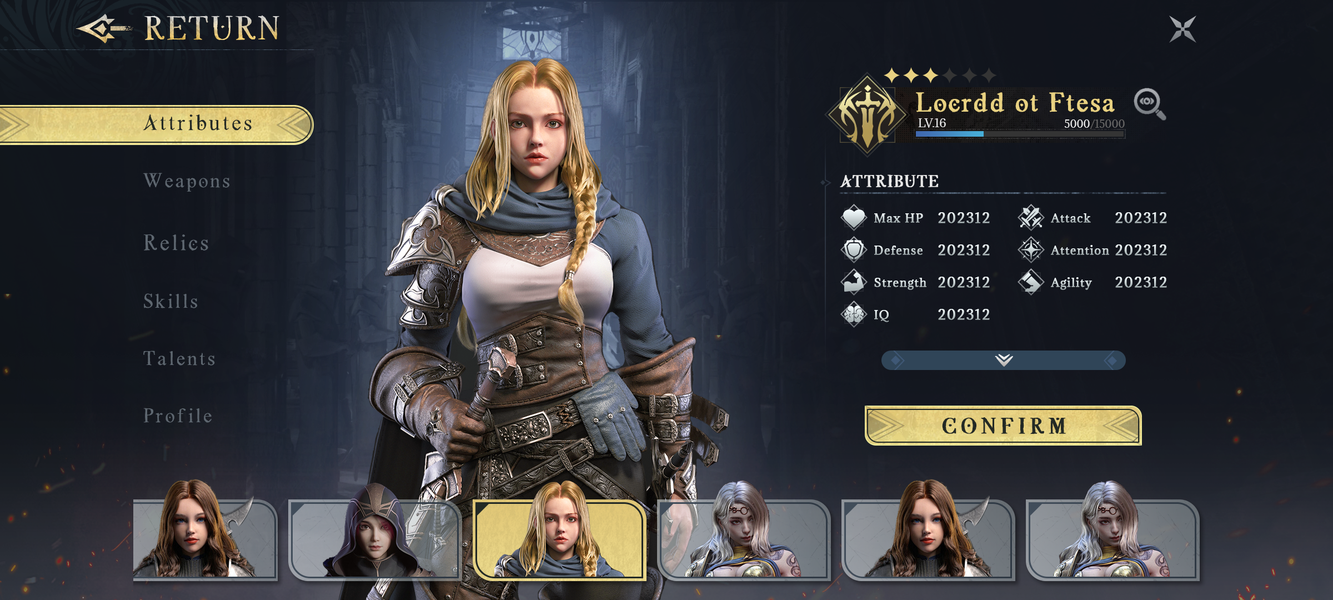
Task: Open the Relics tab
Action: [176, 243]
